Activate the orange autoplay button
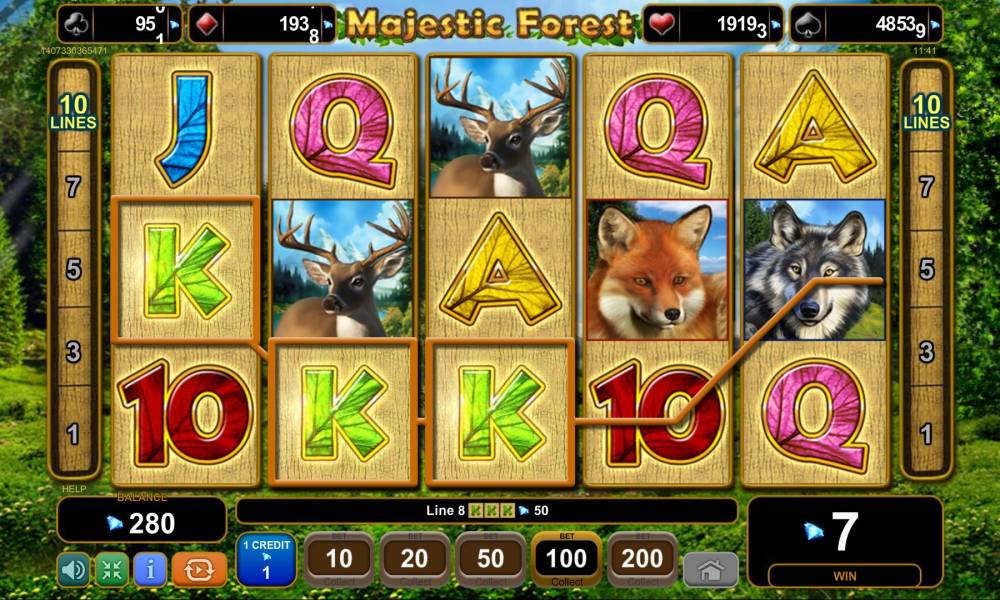This screenshot has height=600, width=1000. tap(199, 569)
